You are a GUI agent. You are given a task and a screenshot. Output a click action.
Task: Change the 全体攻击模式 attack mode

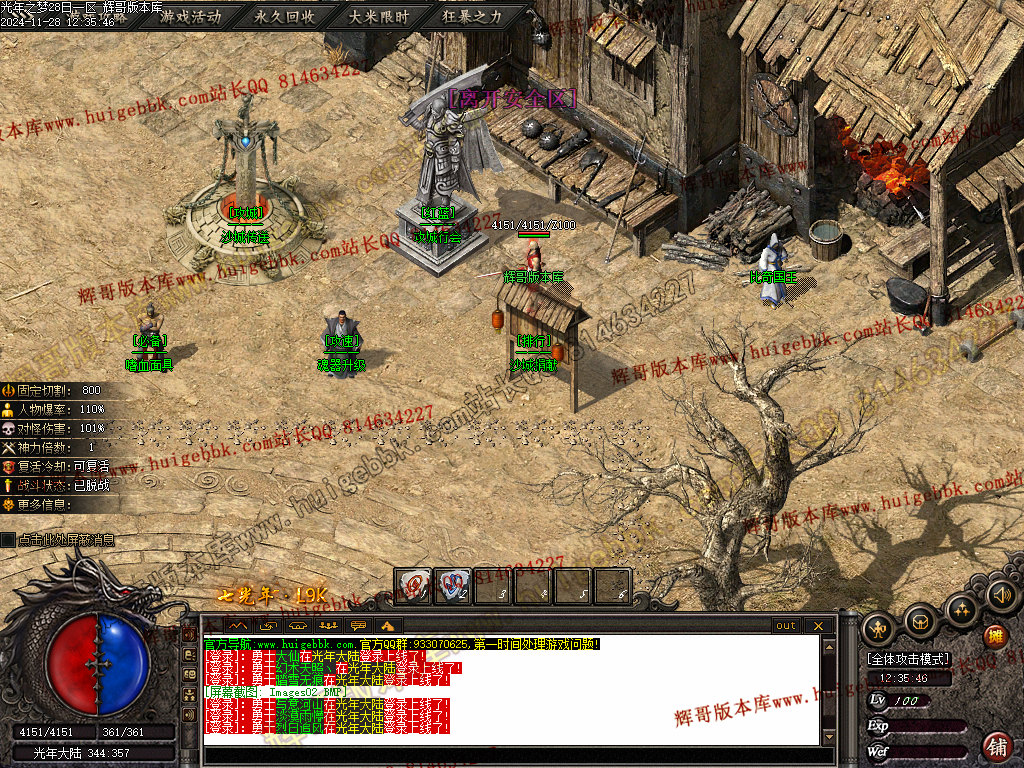908,660
